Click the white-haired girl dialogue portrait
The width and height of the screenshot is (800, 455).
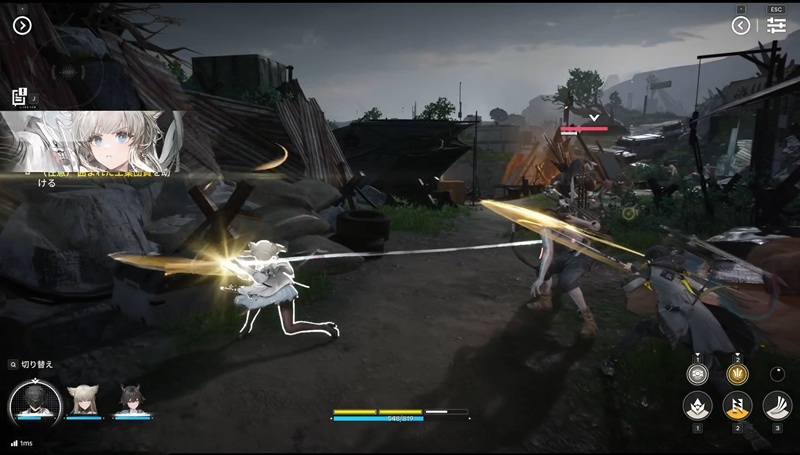(x=92, y=140)
